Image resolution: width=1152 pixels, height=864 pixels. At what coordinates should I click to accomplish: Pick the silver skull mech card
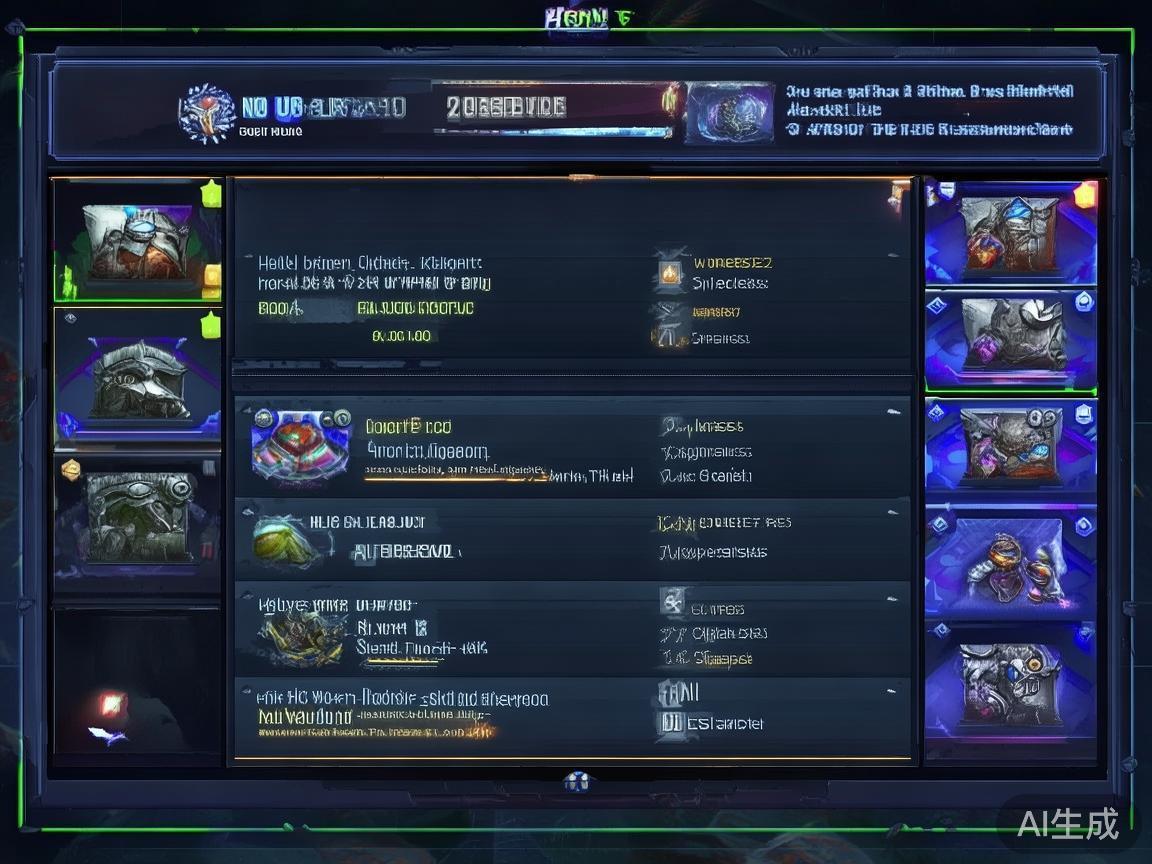click(x=1010, y=680)
